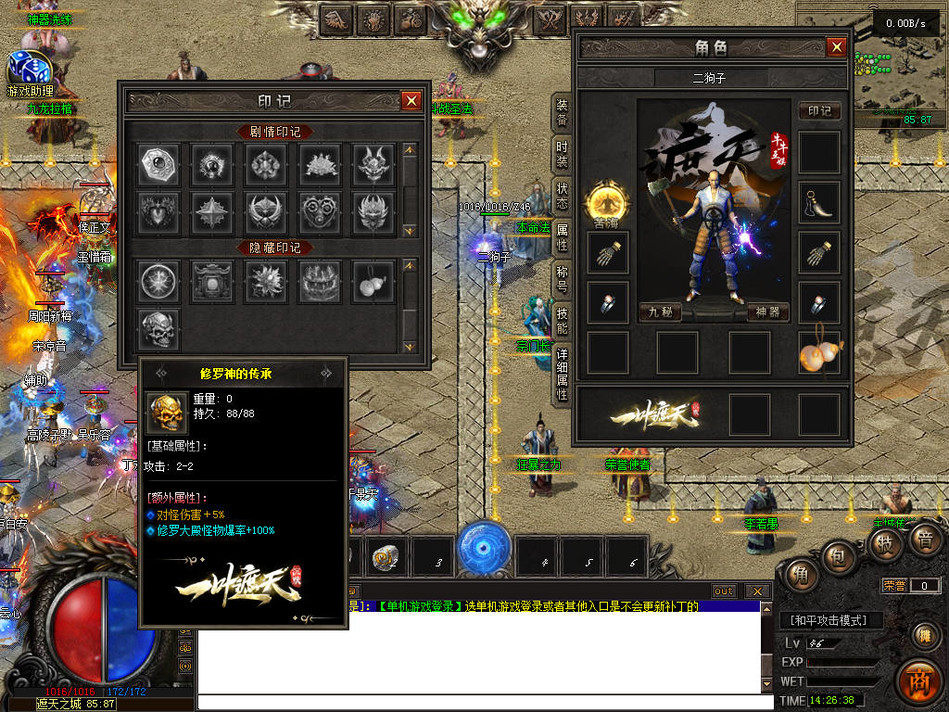Open the 详细属性 (Detailed Attributes) tab
Screen dimensions: 949x712
click(562, 373)
